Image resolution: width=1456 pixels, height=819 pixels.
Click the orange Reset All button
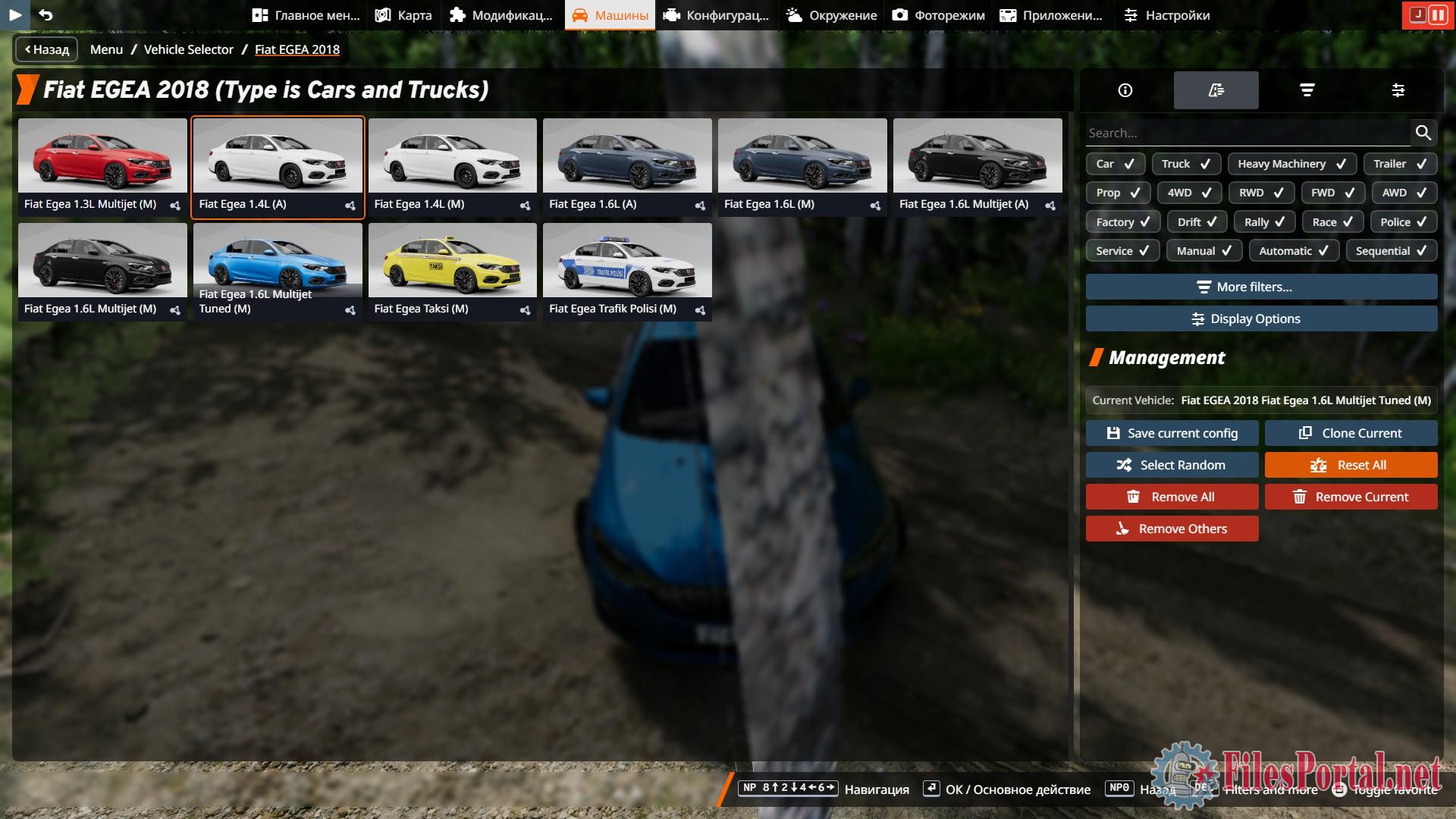[x=1351, y=465]
